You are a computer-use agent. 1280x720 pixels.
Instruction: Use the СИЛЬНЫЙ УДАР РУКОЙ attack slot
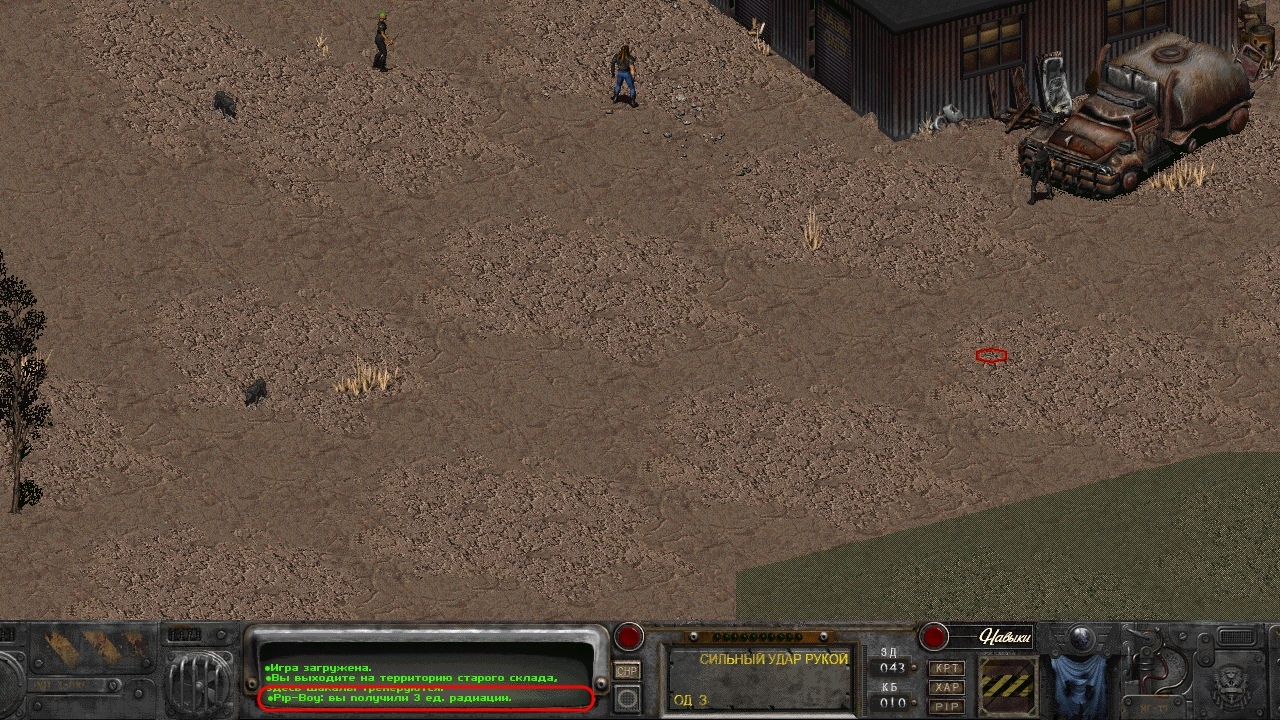pos(760,679)
